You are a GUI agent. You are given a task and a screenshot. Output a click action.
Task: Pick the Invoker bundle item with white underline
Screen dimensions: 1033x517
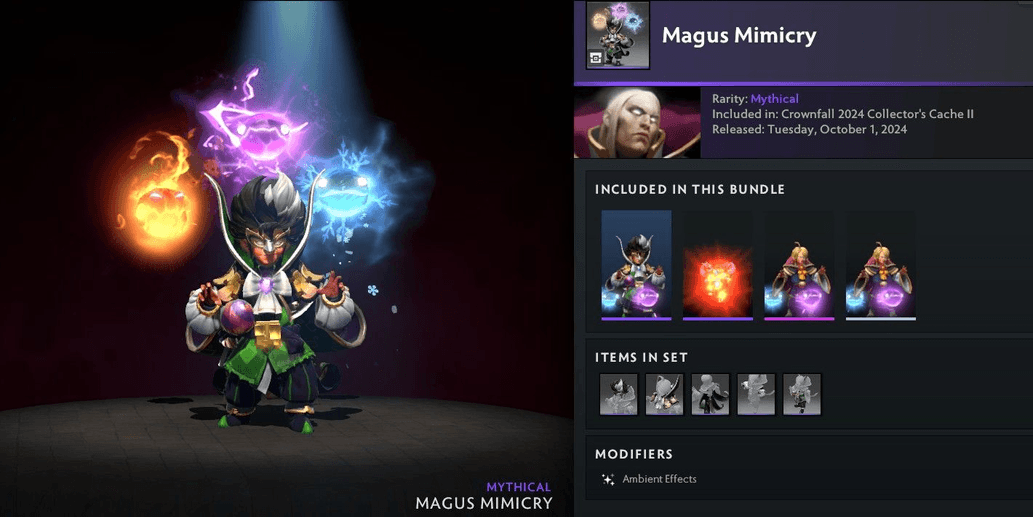point(880,264)
